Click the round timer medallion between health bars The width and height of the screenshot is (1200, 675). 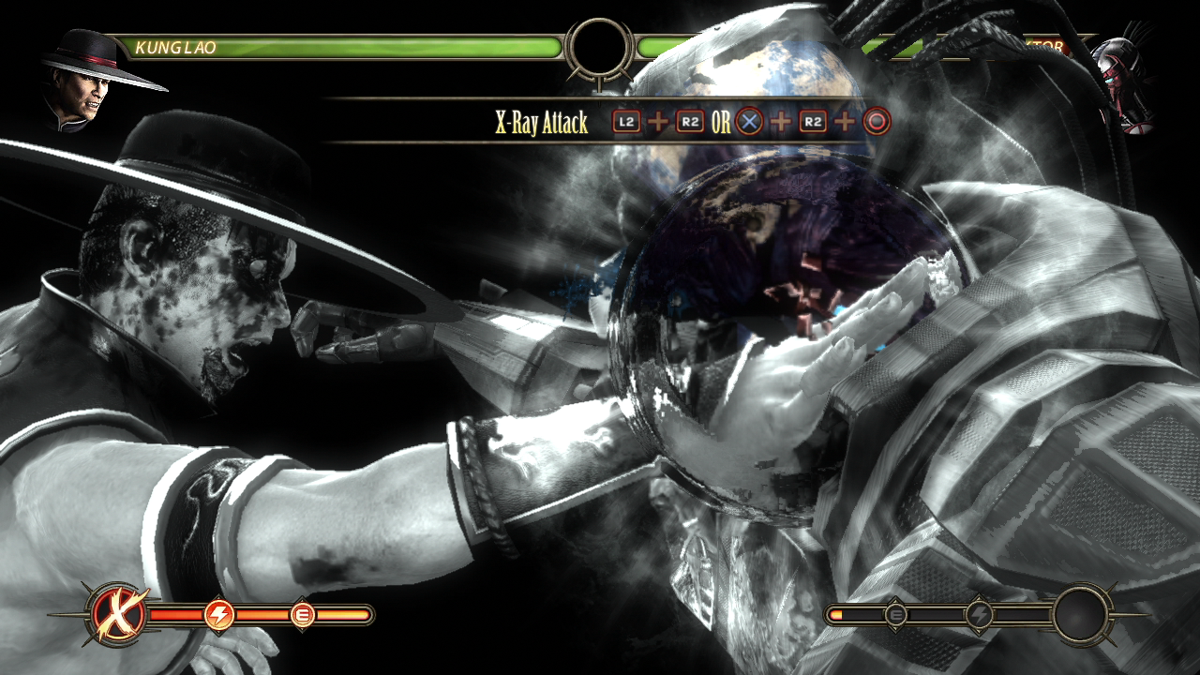pos(600,47)
